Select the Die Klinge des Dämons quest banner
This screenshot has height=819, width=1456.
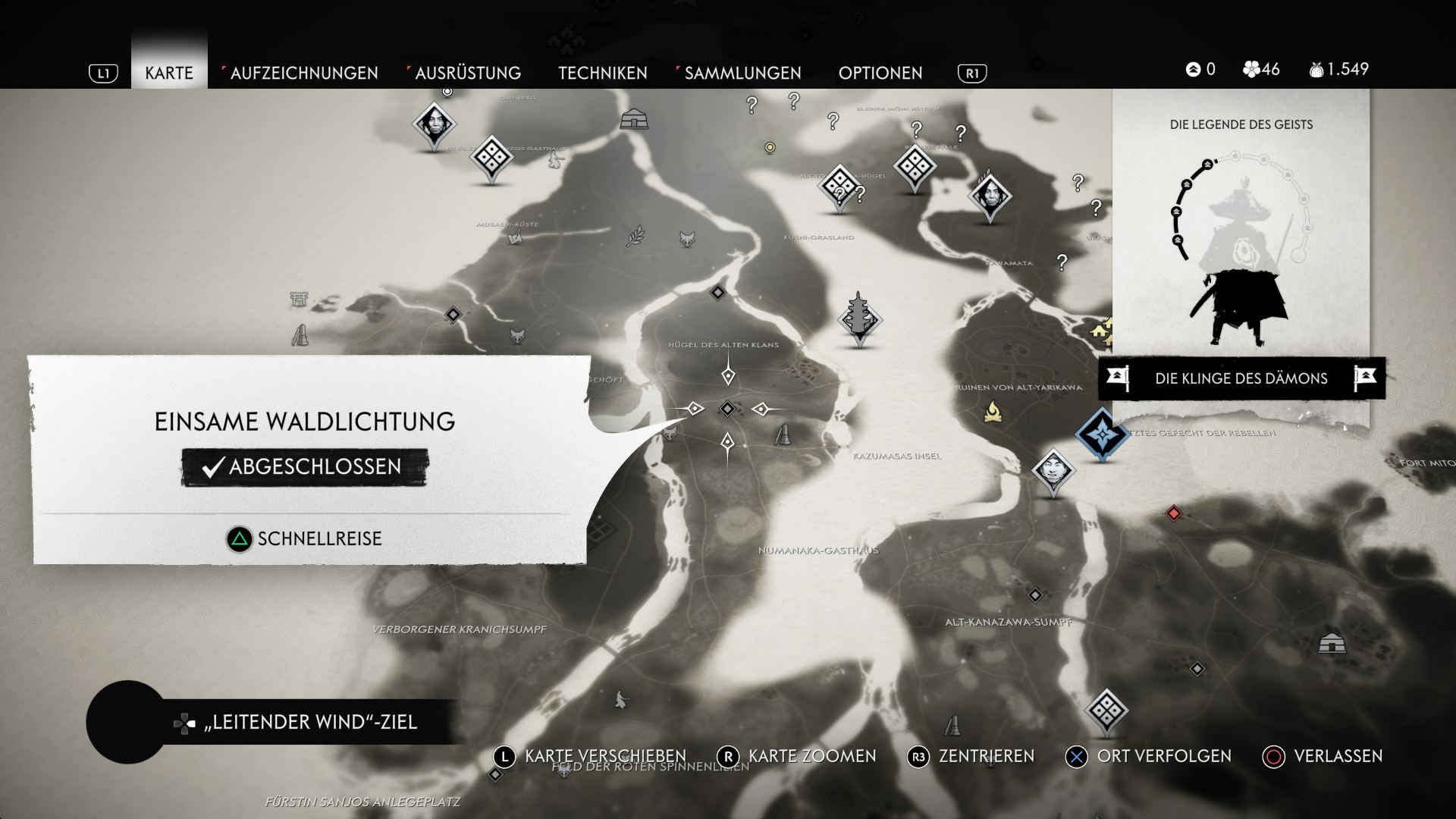click(x=1241, y=378)
